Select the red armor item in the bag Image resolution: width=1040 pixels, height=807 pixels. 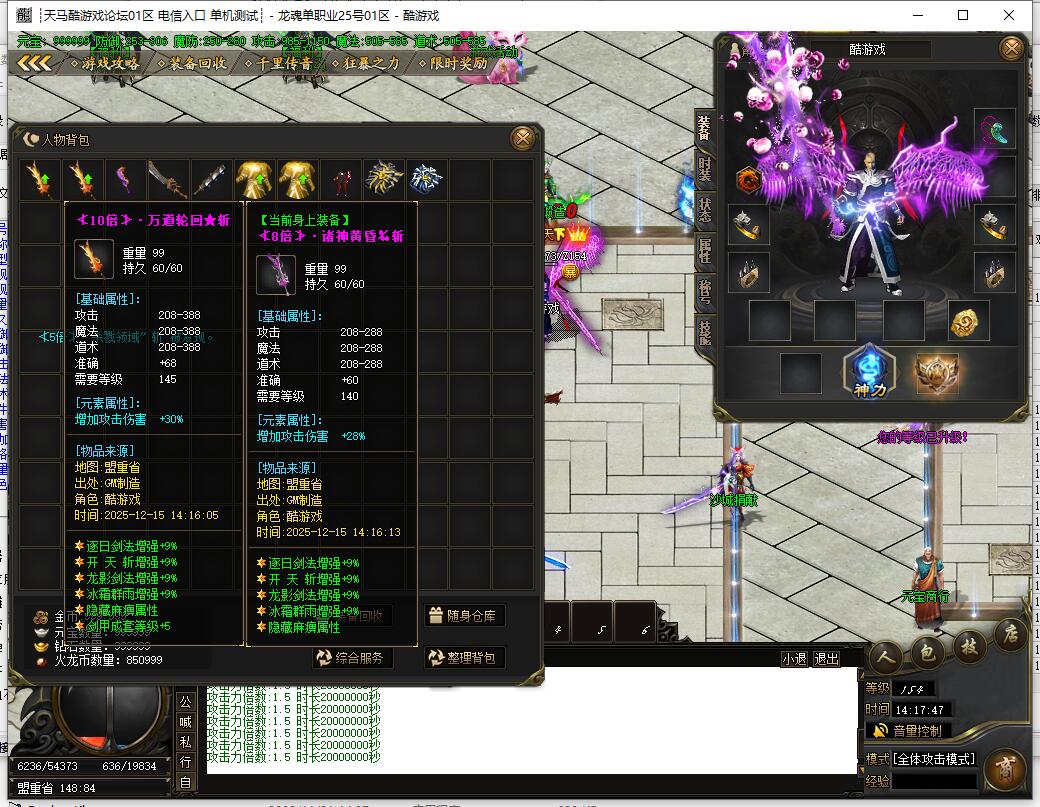pyautogui.click(x=342, y=181)
